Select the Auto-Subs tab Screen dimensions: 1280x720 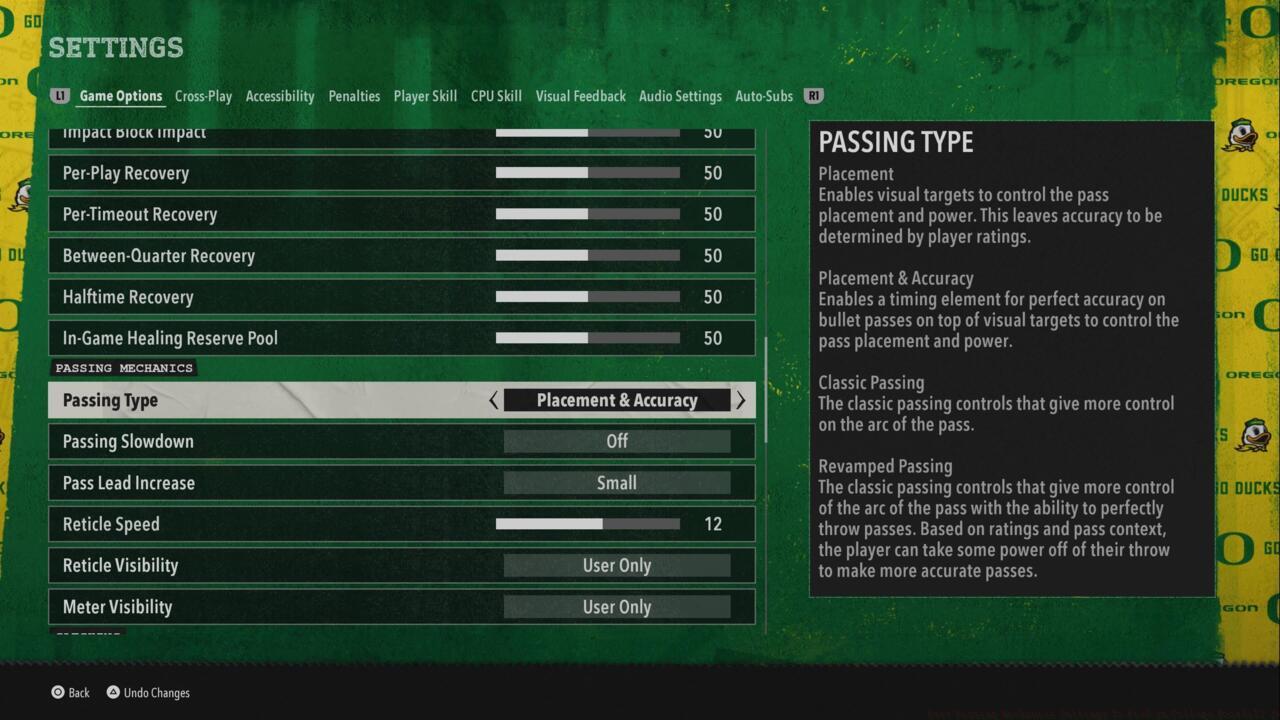click(763, 96)
